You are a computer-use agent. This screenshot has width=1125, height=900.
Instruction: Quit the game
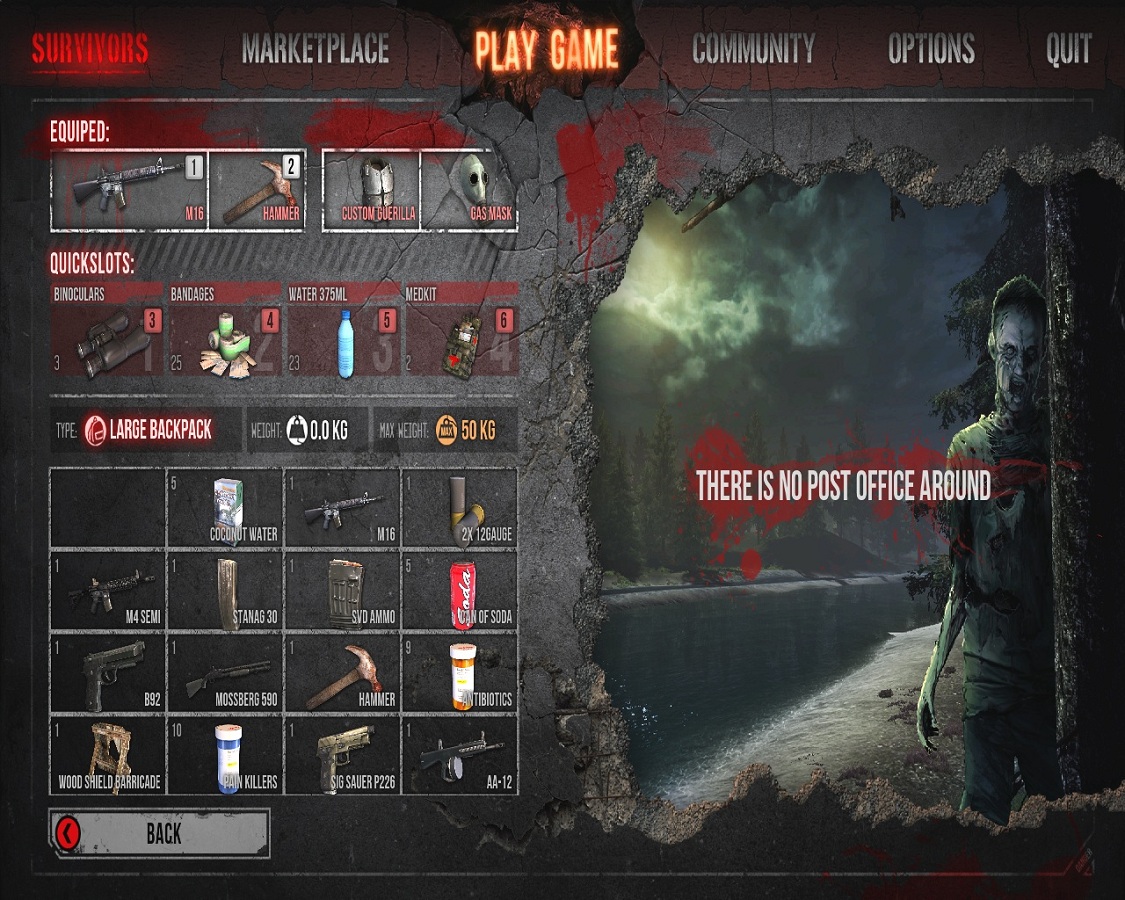coord(1068,49)
